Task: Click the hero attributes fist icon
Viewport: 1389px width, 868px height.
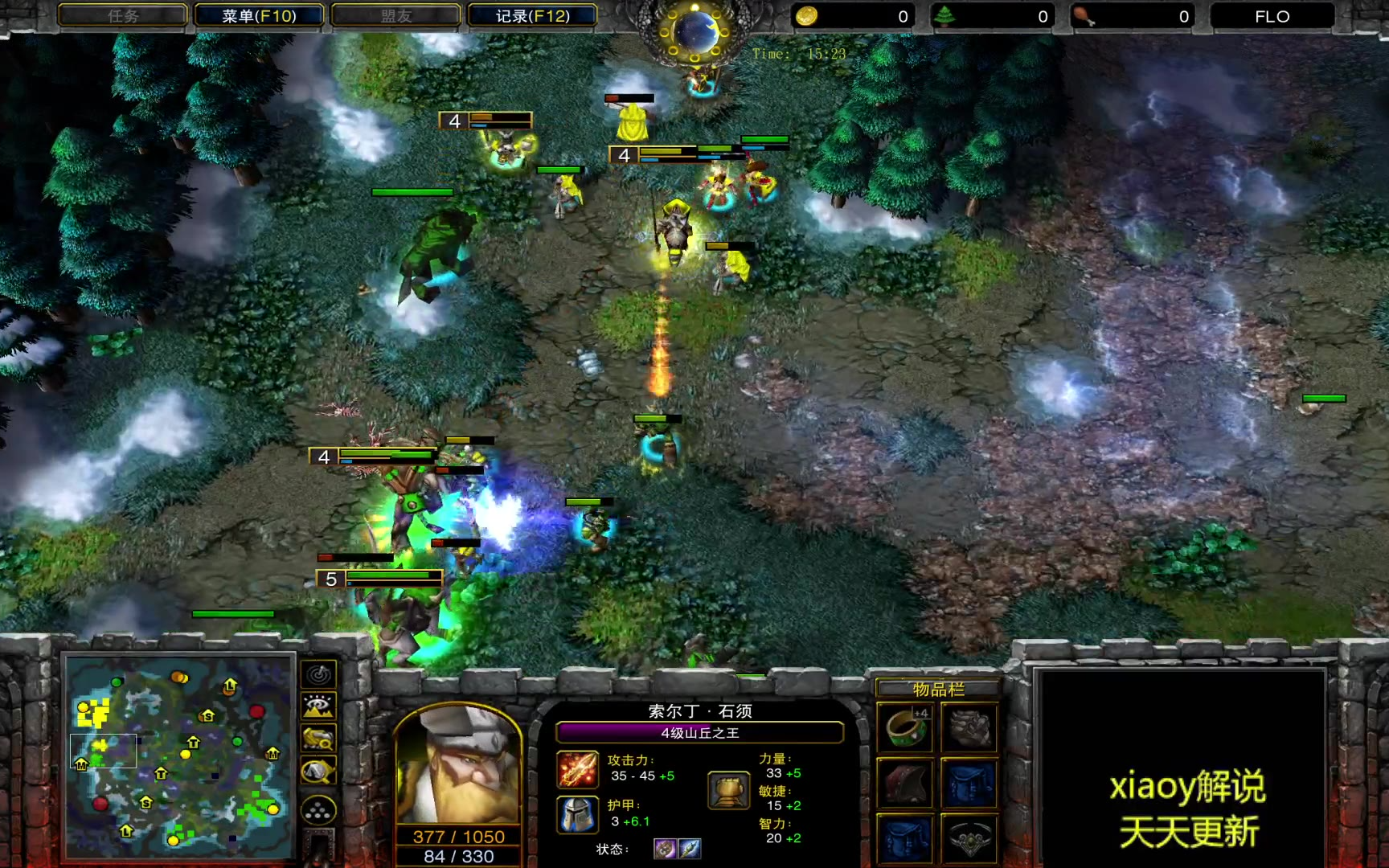Action: pos(728,789)
